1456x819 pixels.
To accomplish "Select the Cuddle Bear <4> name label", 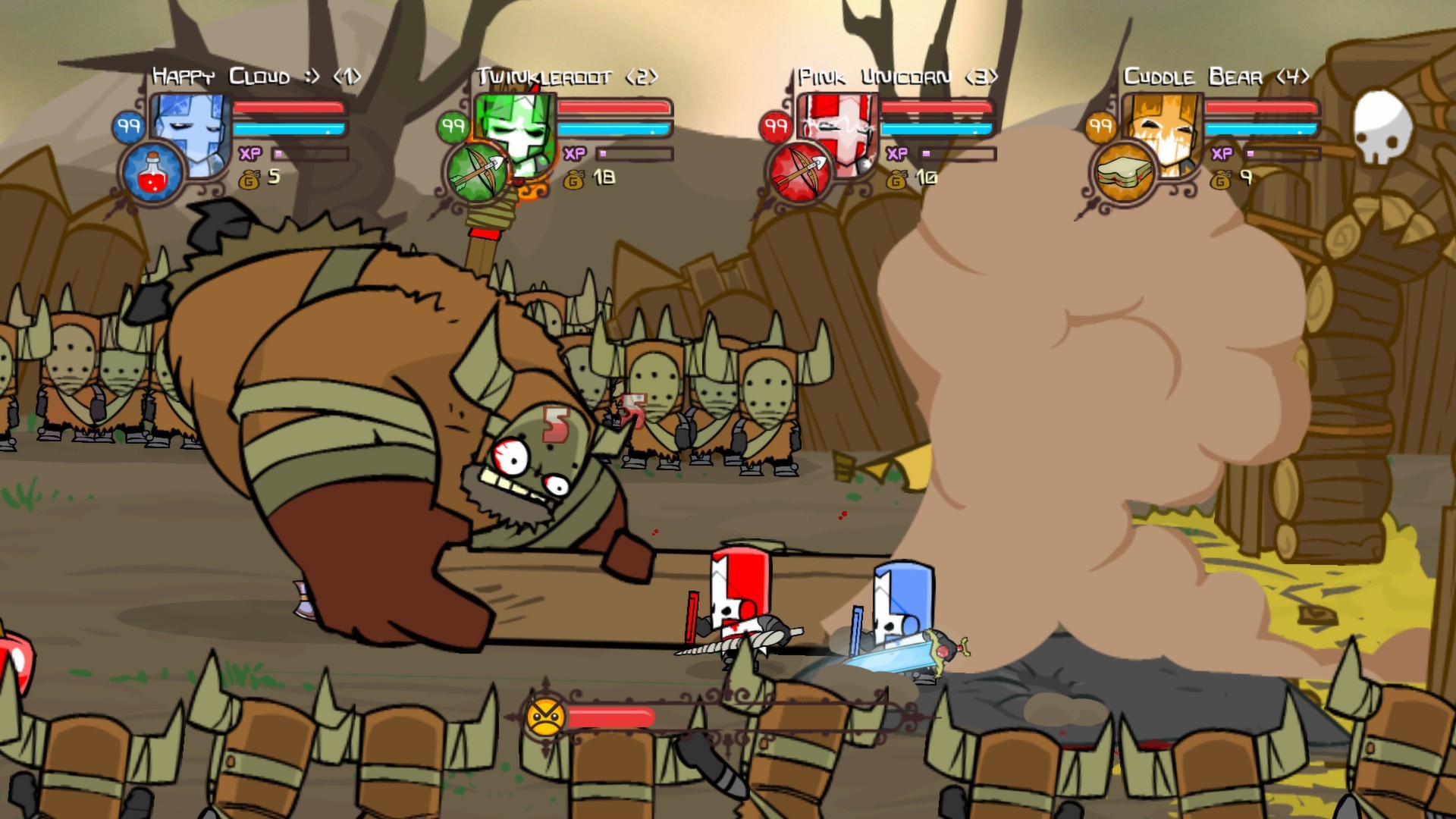I will click(x=1213, y=76).
